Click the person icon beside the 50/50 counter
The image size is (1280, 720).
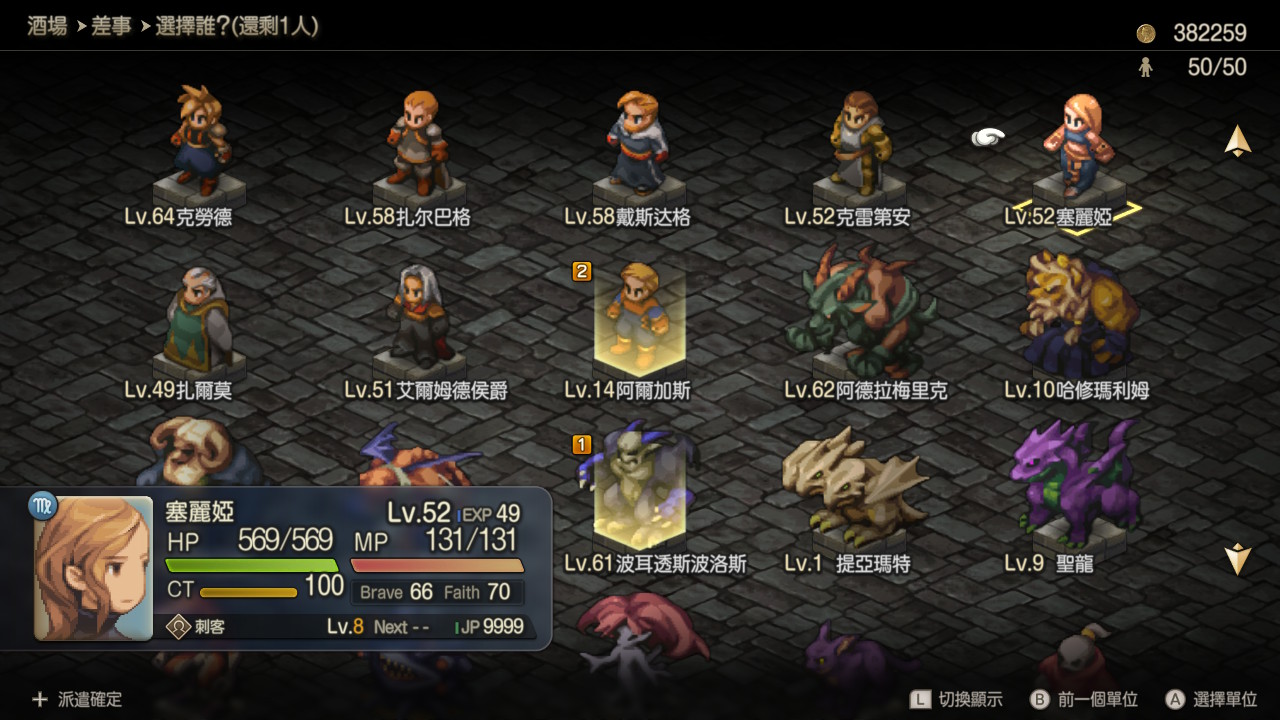1146,67
